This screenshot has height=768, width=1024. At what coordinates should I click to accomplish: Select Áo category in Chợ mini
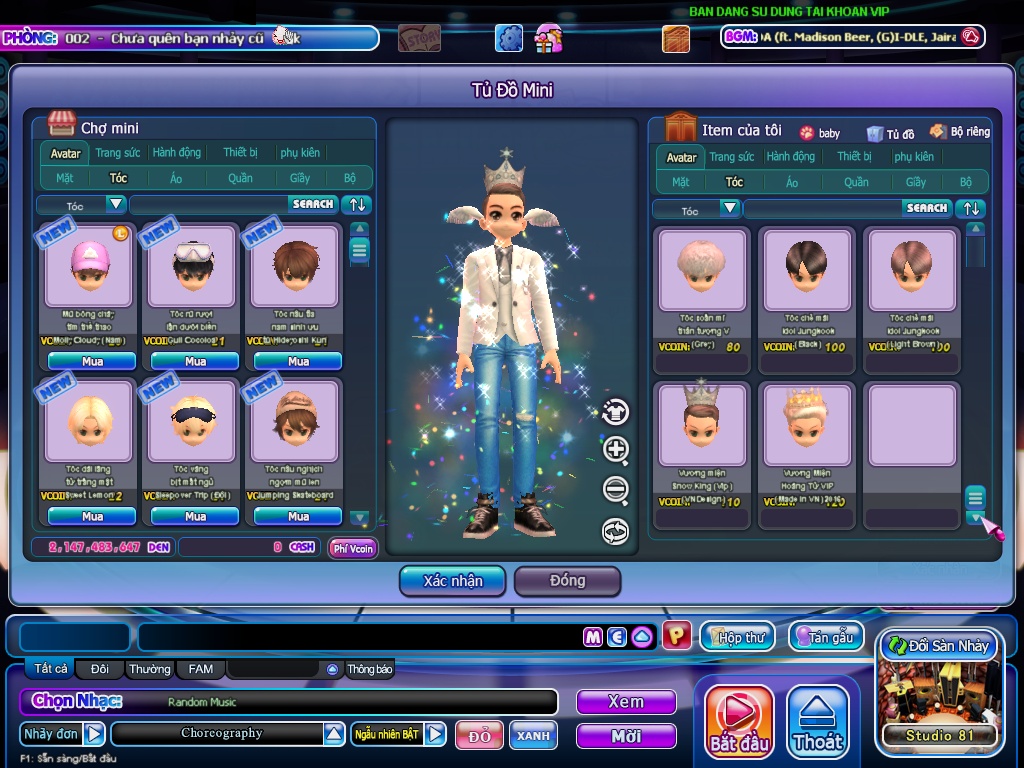click(x=176, y=178)
